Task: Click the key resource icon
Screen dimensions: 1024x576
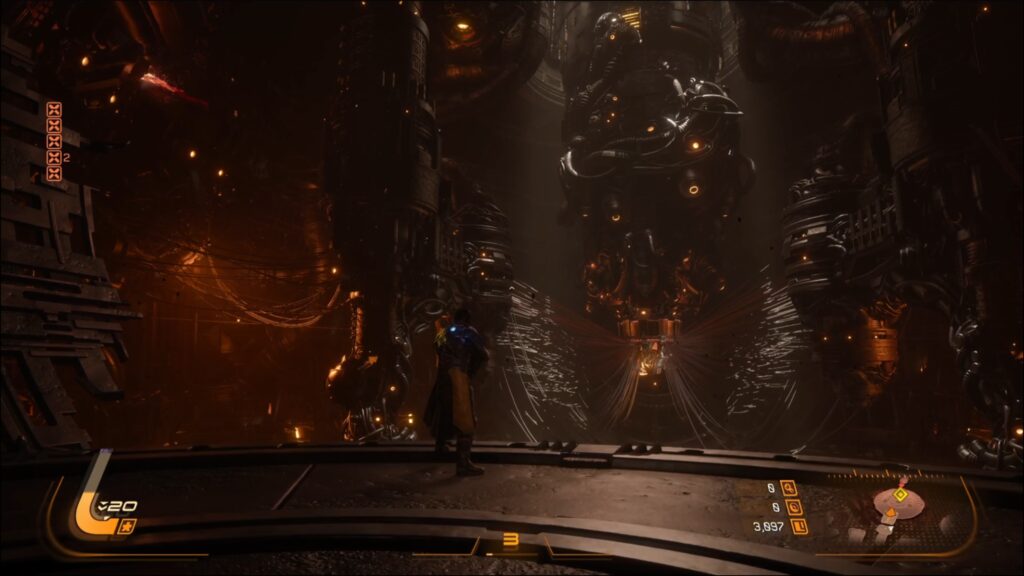Action: click(x=790, y=488)
